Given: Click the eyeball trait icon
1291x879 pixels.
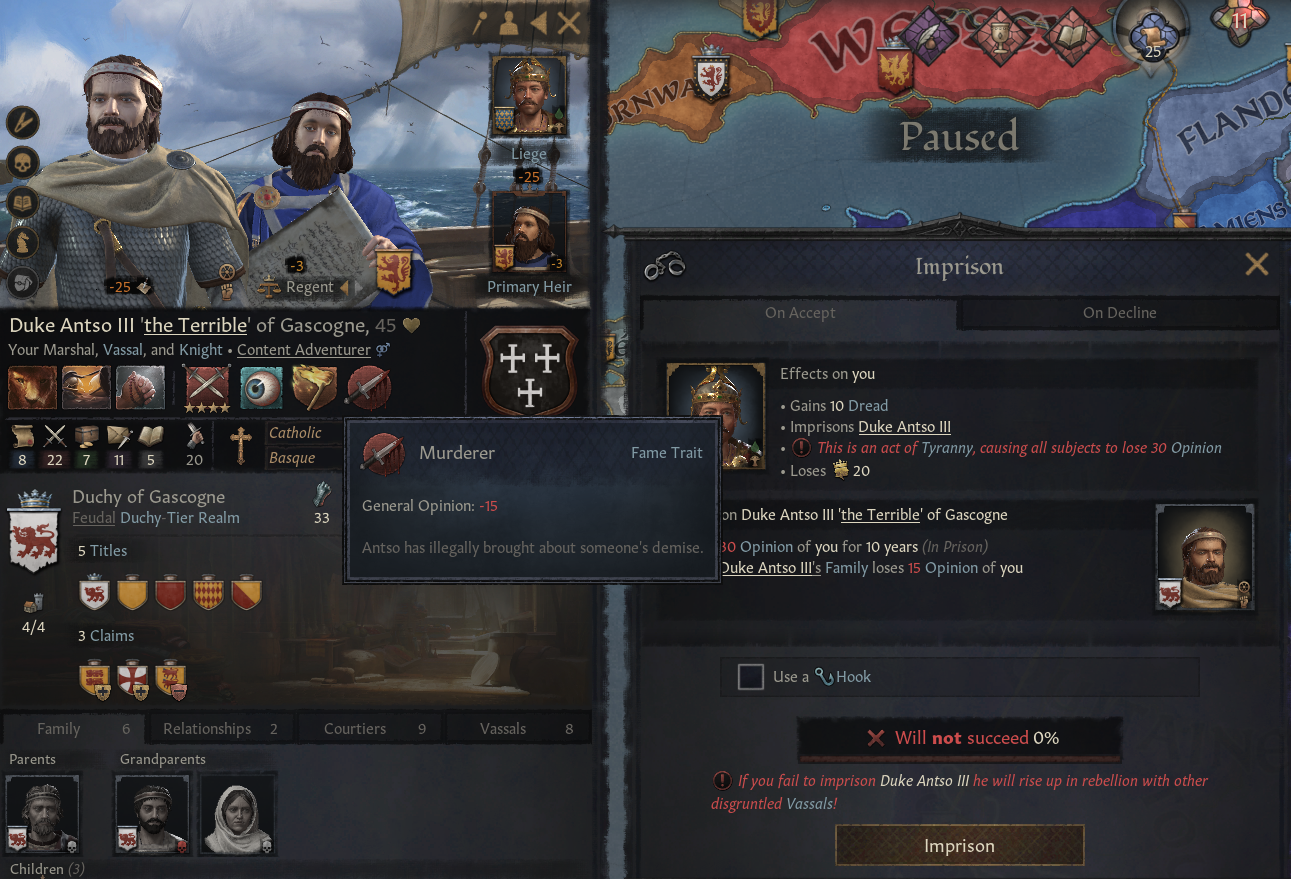Looking at the screenshot, I should click(x=261, y=387).
